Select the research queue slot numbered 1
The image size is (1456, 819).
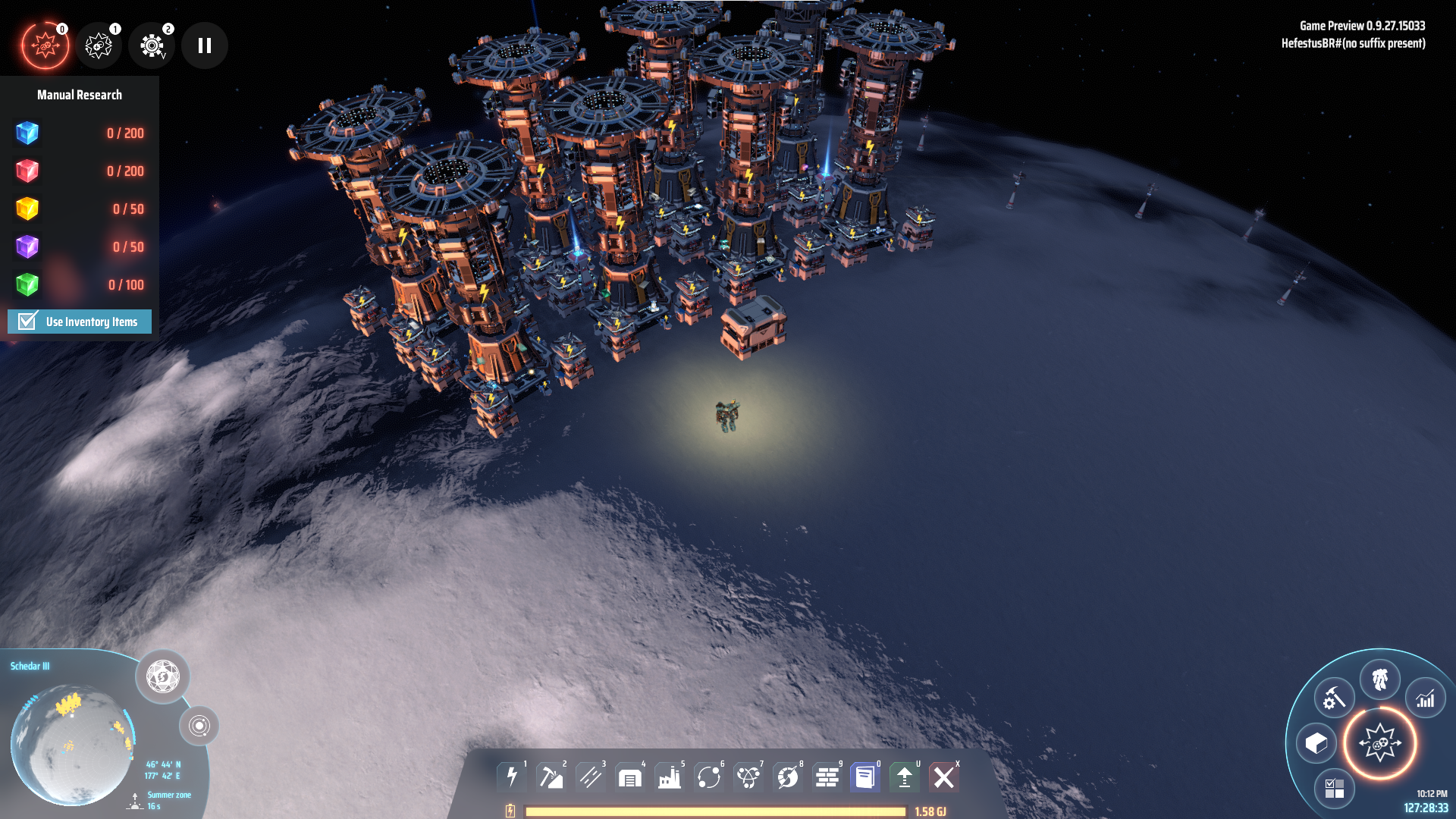point(99,45)
